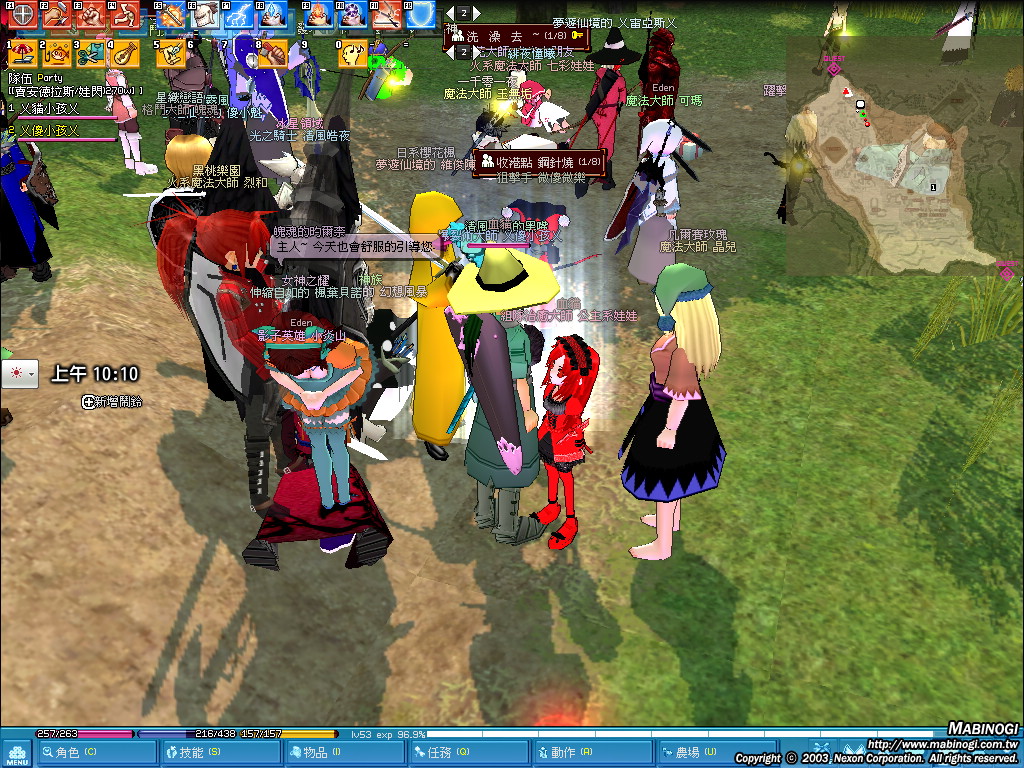Use the F3 fist smash skill

click(91, 15)
